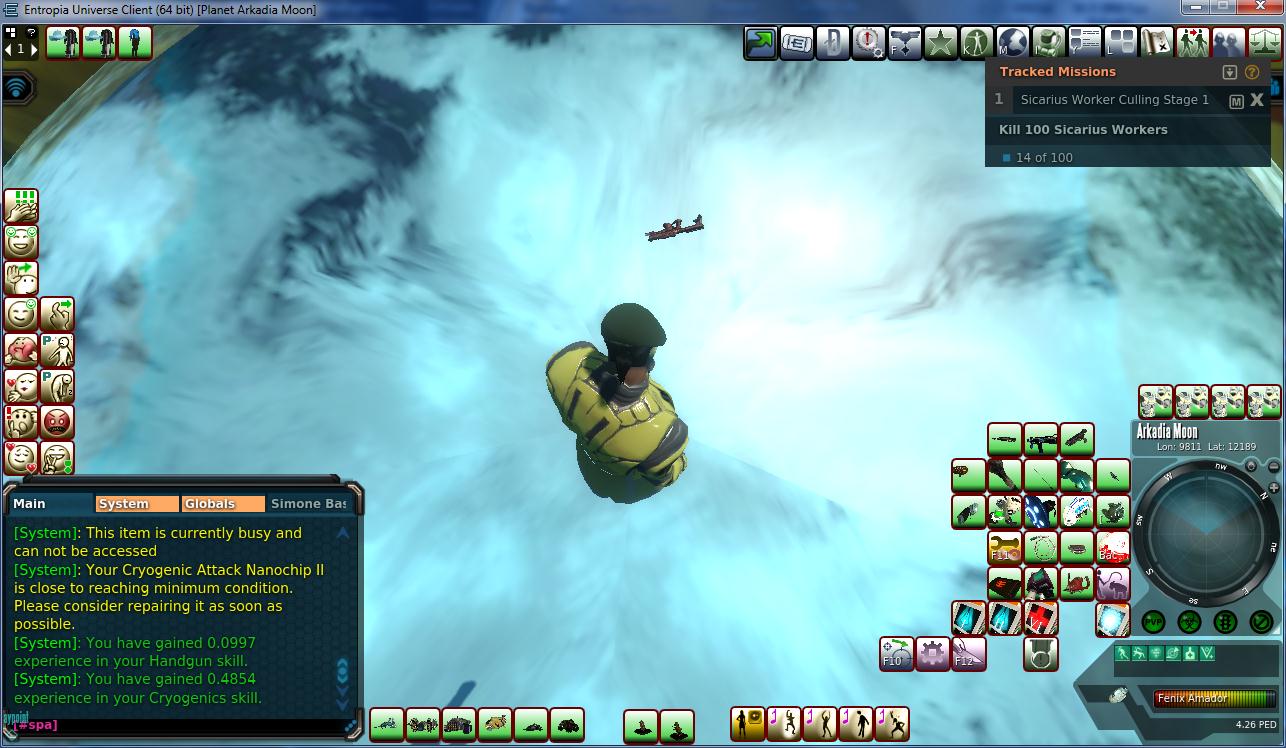Remove Sicarius Worker Culling mission from tracker

(1257, 100)
